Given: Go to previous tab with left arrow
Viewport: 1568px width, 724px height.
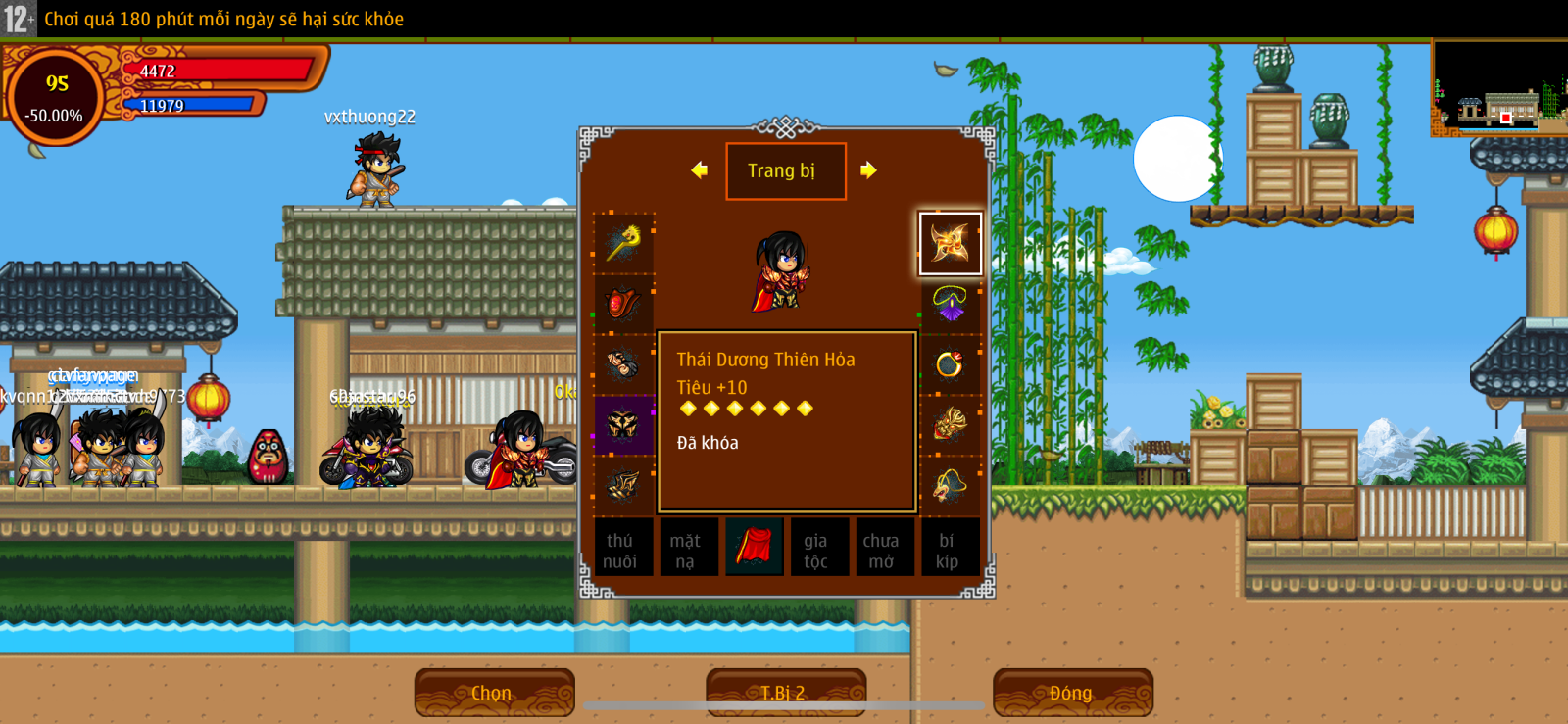Looking at the screenshot, I should [699, 170].
